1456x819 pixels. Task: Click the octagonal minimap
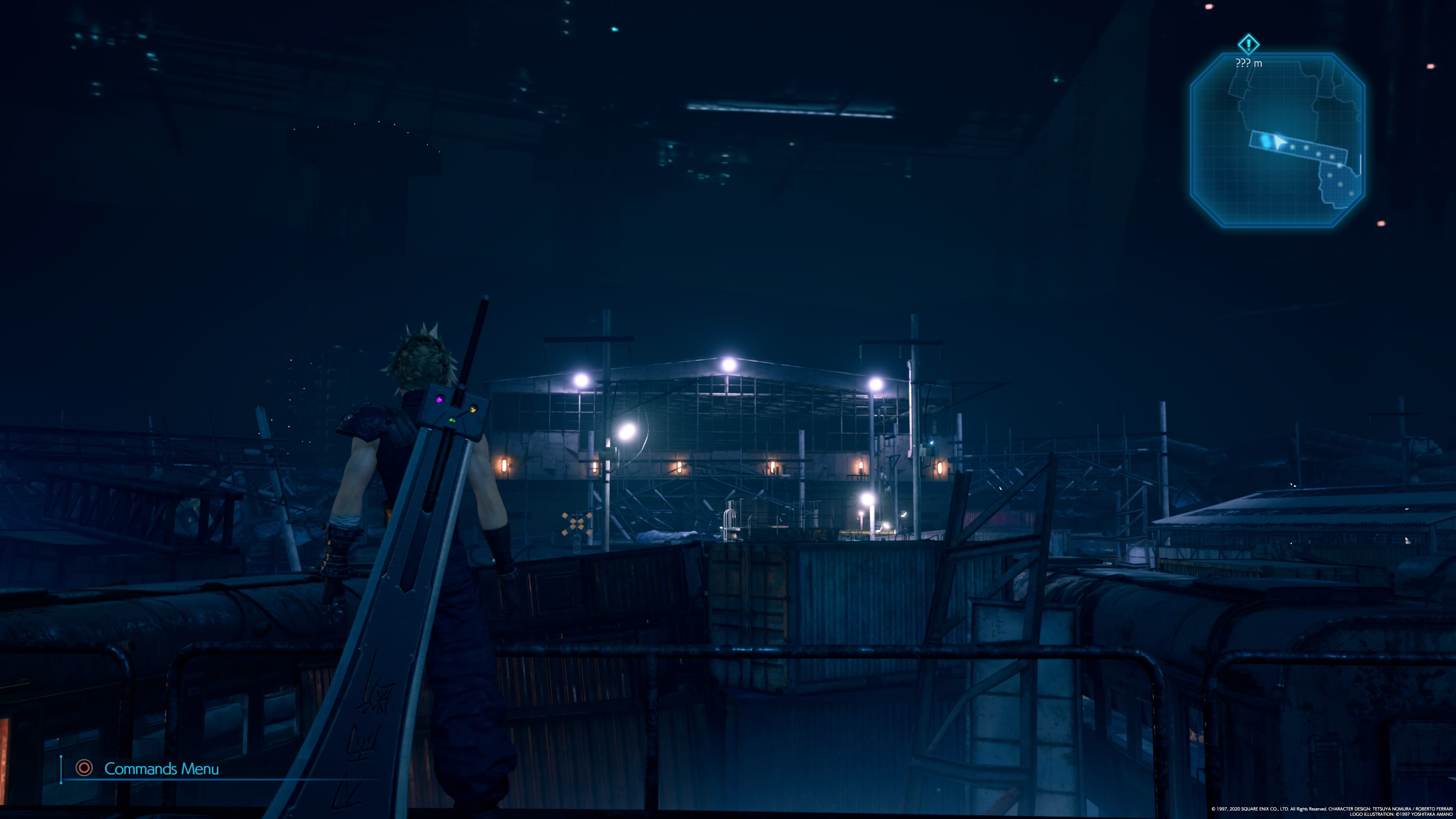[x=1277, y=140]
